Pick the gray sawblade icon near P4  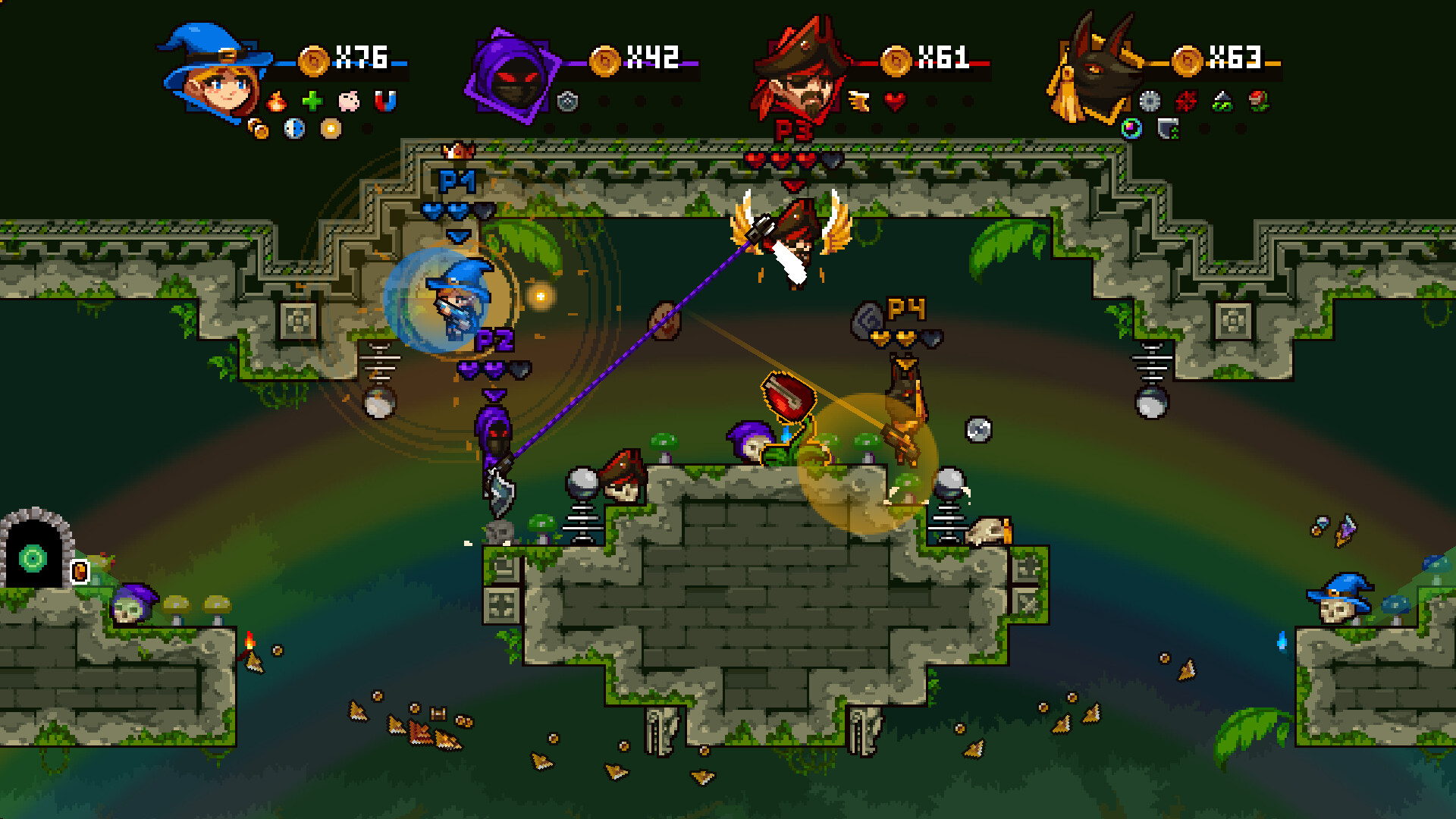coord(1150,100)
